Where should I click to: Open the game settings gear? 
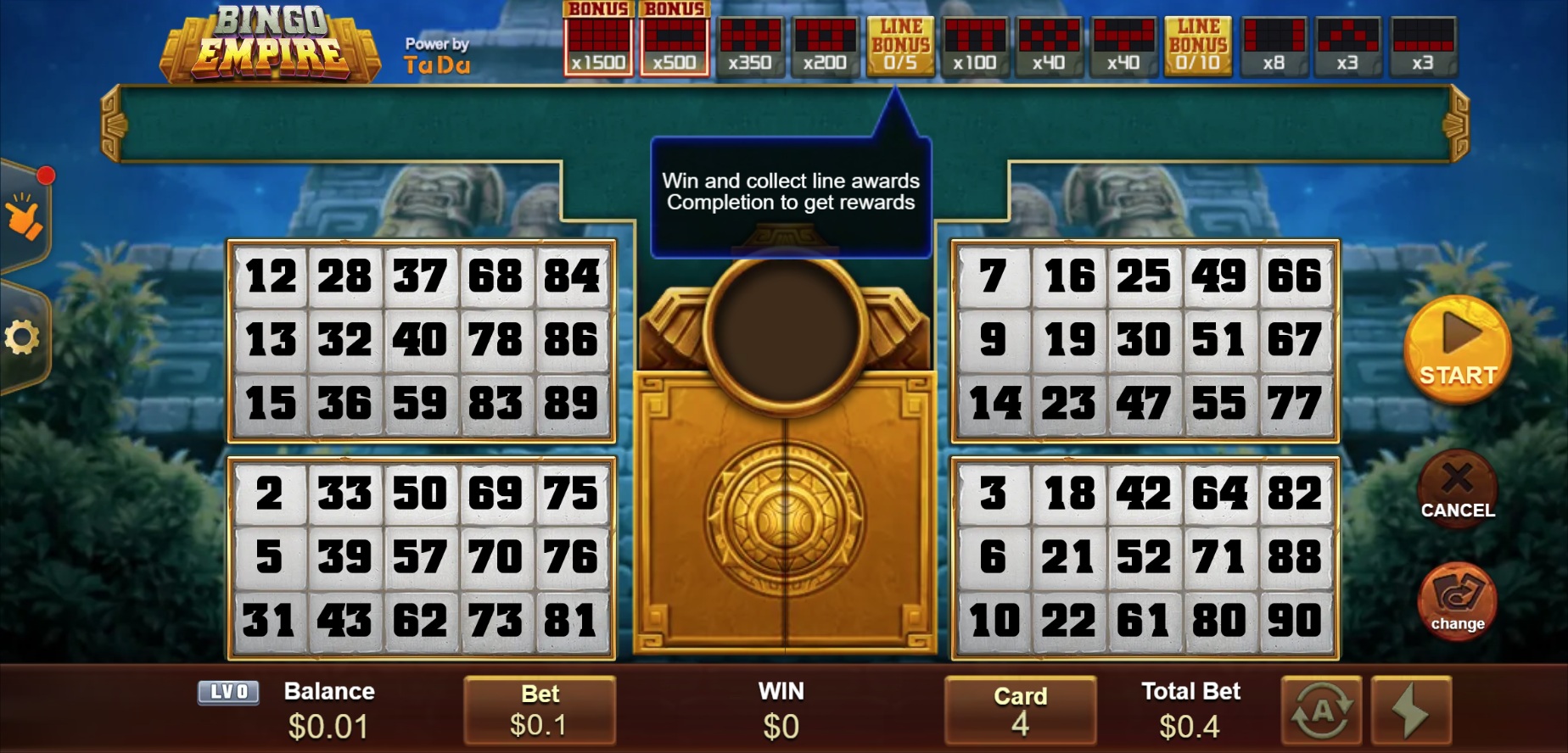(25, 337)
